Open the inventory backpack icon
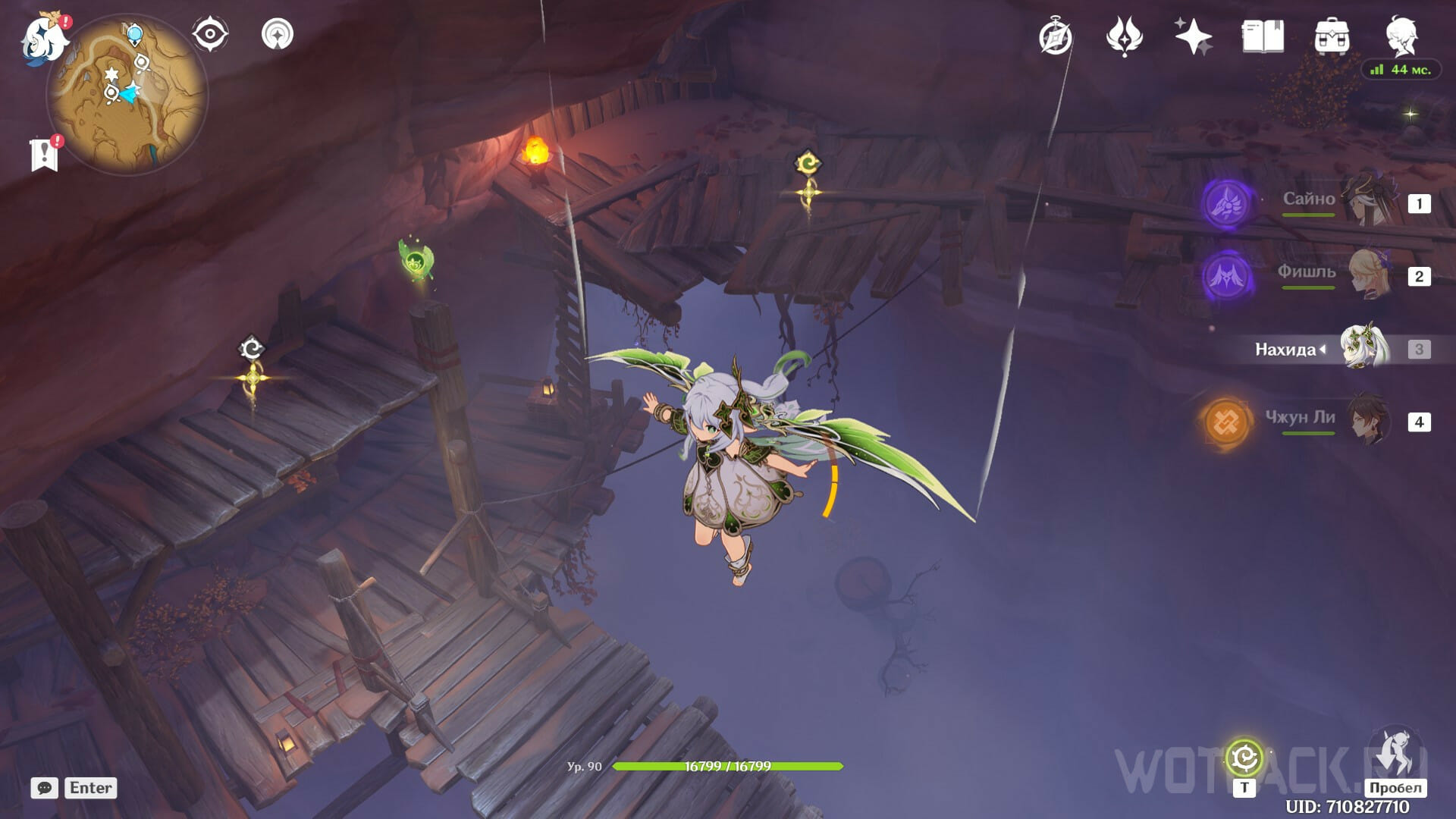Screen dimensions: 1456x819 pos(1332,36)
